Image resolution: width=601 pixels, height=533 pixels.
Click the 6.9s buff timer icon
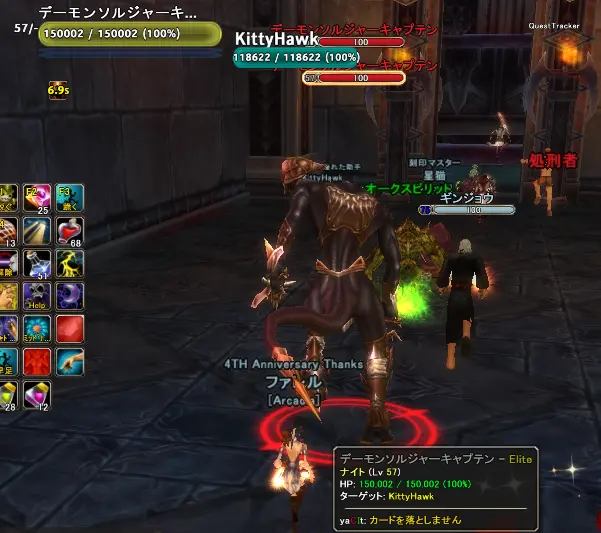tap(57, 90)
